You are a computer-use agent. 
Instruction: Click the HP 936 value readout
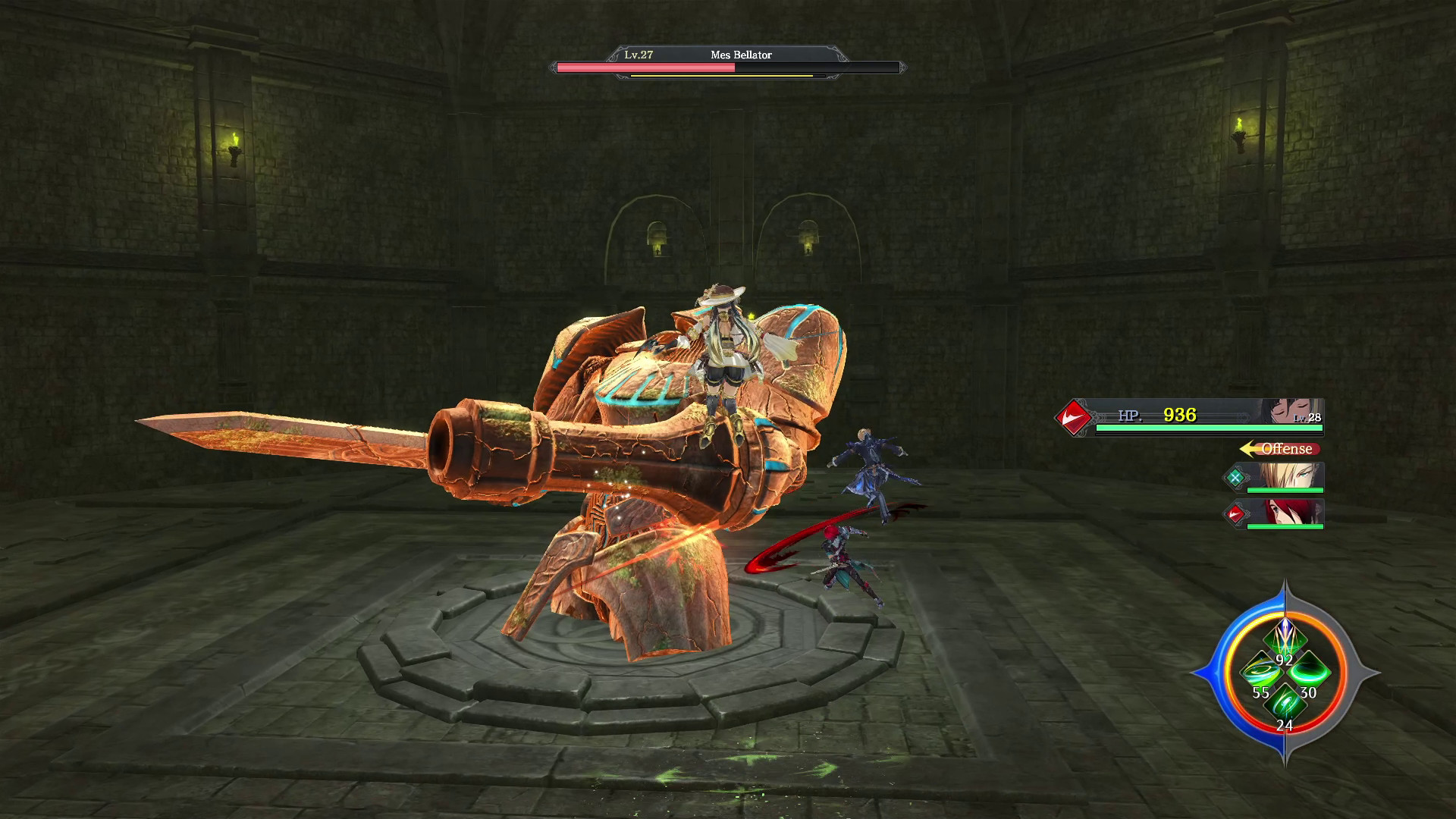point(1178,416)
